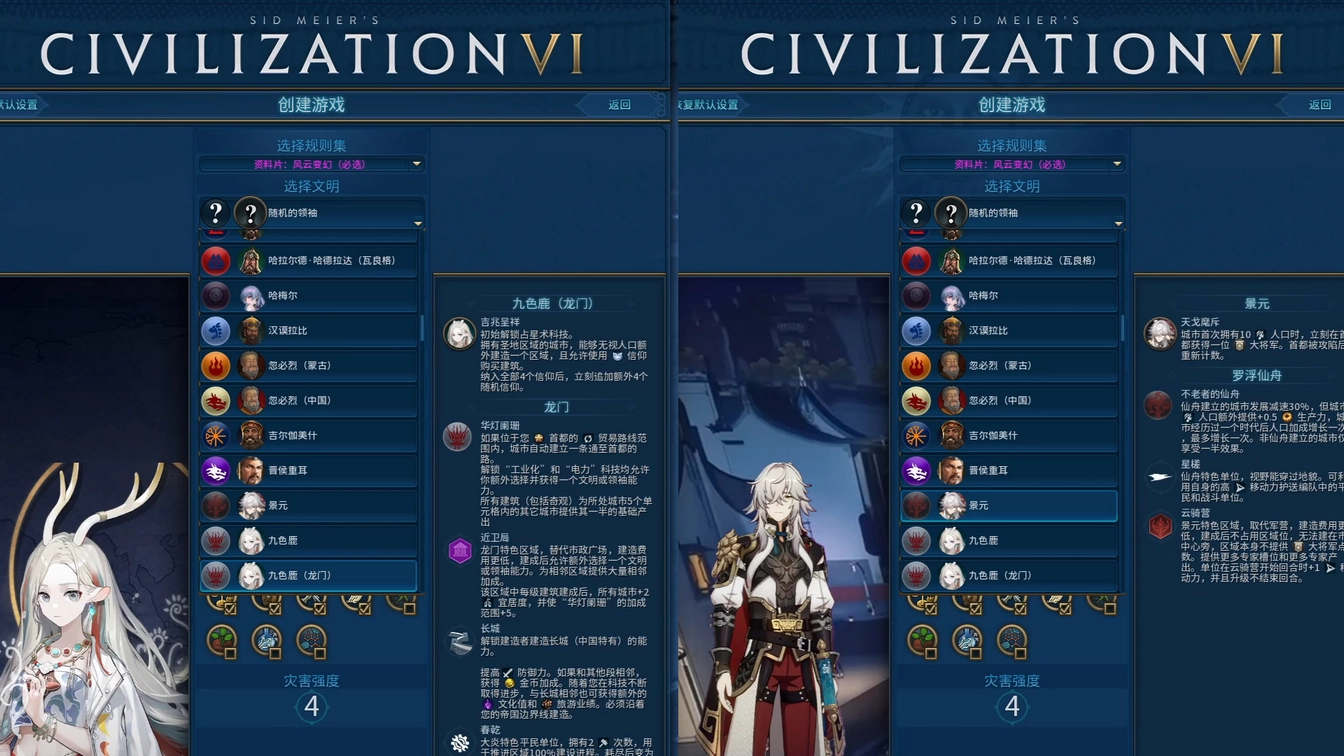Select 汉谟拉比 in the left screen's leader list
This screenshot has height=756, width=1344.
pos(309,330)
